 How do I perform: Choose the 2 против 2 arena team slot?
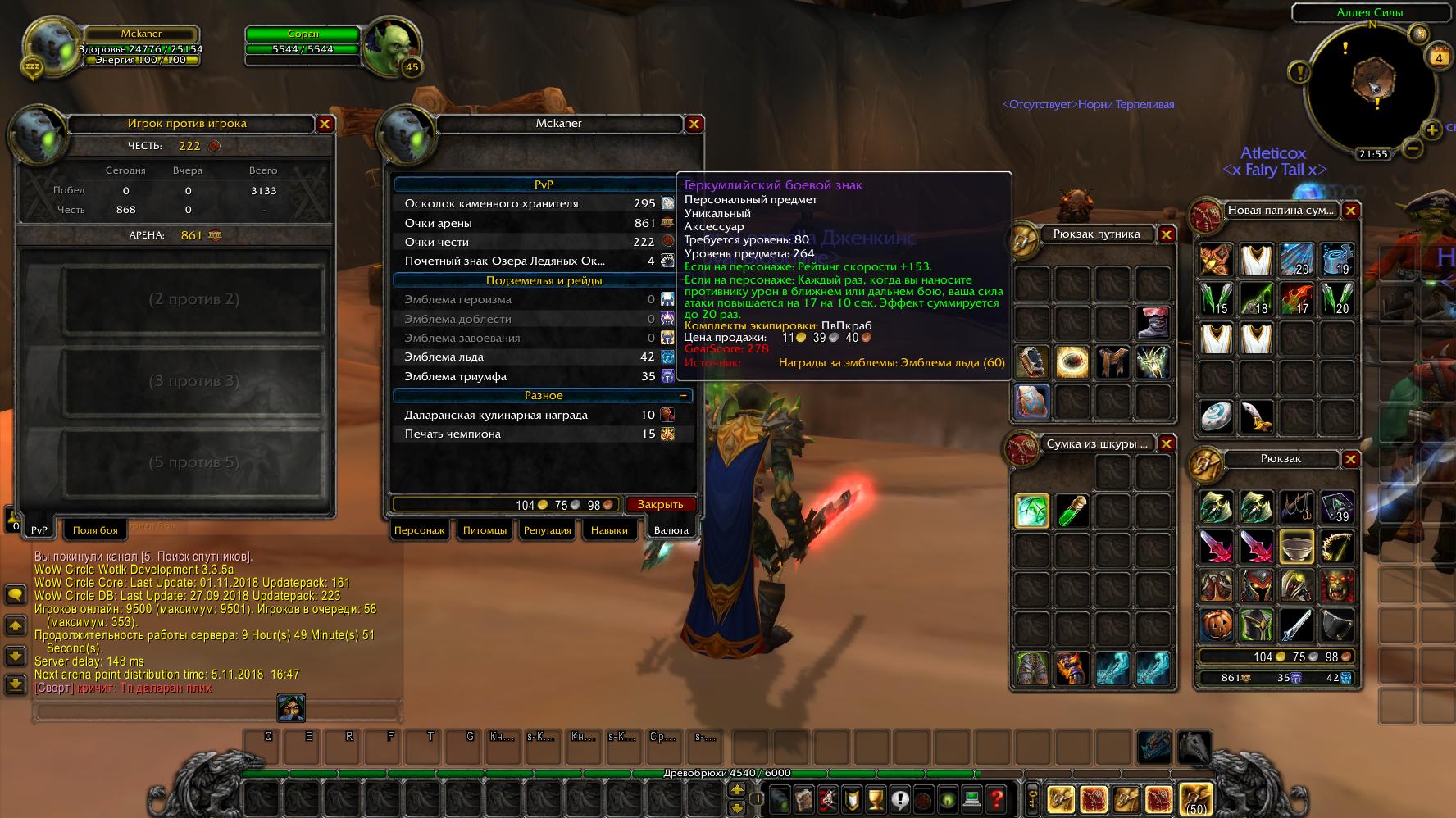[194, 299]
